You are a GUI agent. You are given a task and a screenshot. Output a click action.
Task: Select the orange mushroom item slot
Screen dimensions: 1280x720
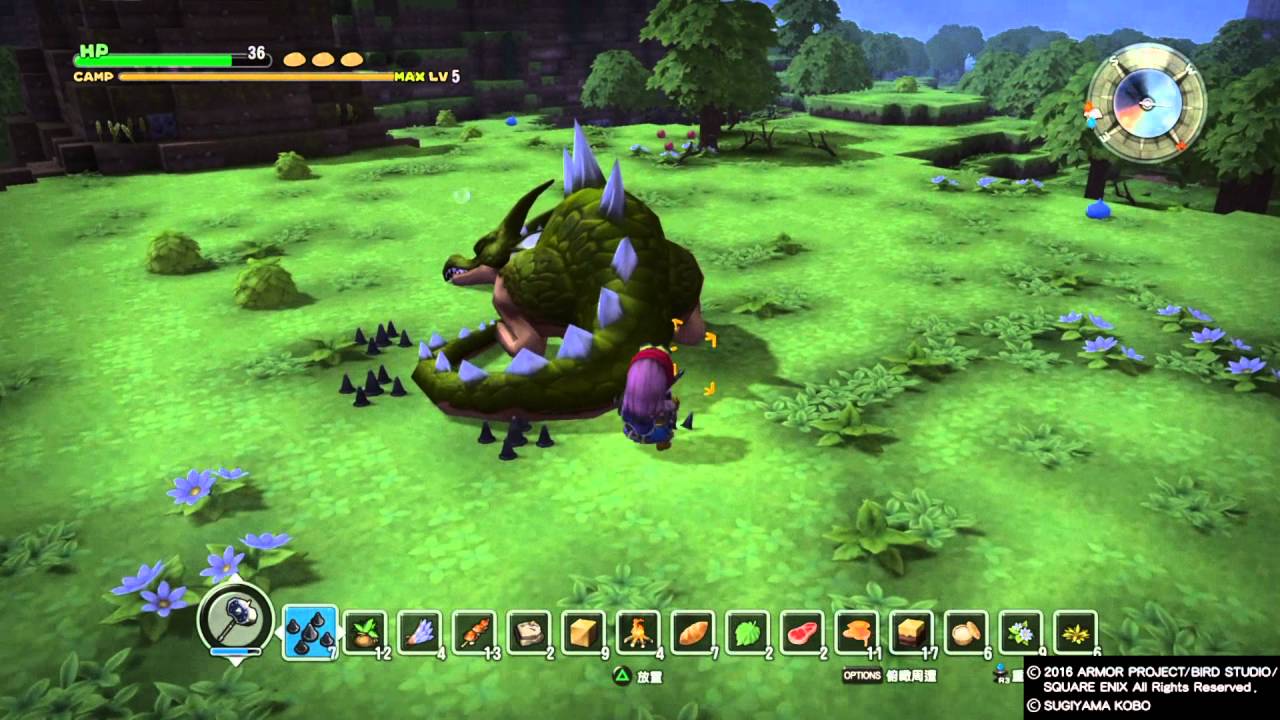857,633
